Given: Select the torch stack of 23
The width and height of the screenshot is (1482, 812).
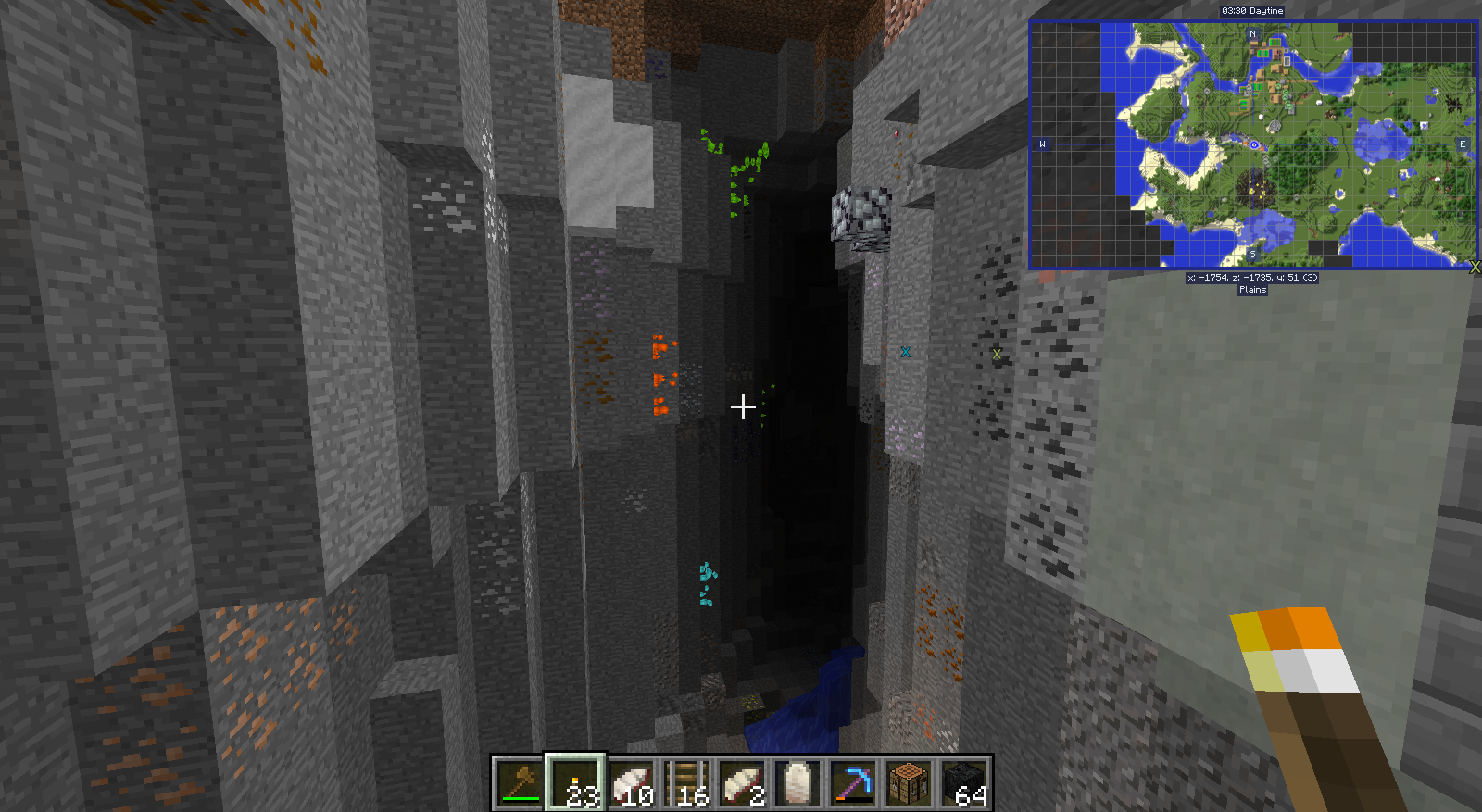Looking at the screenshot, I should 574,783.
